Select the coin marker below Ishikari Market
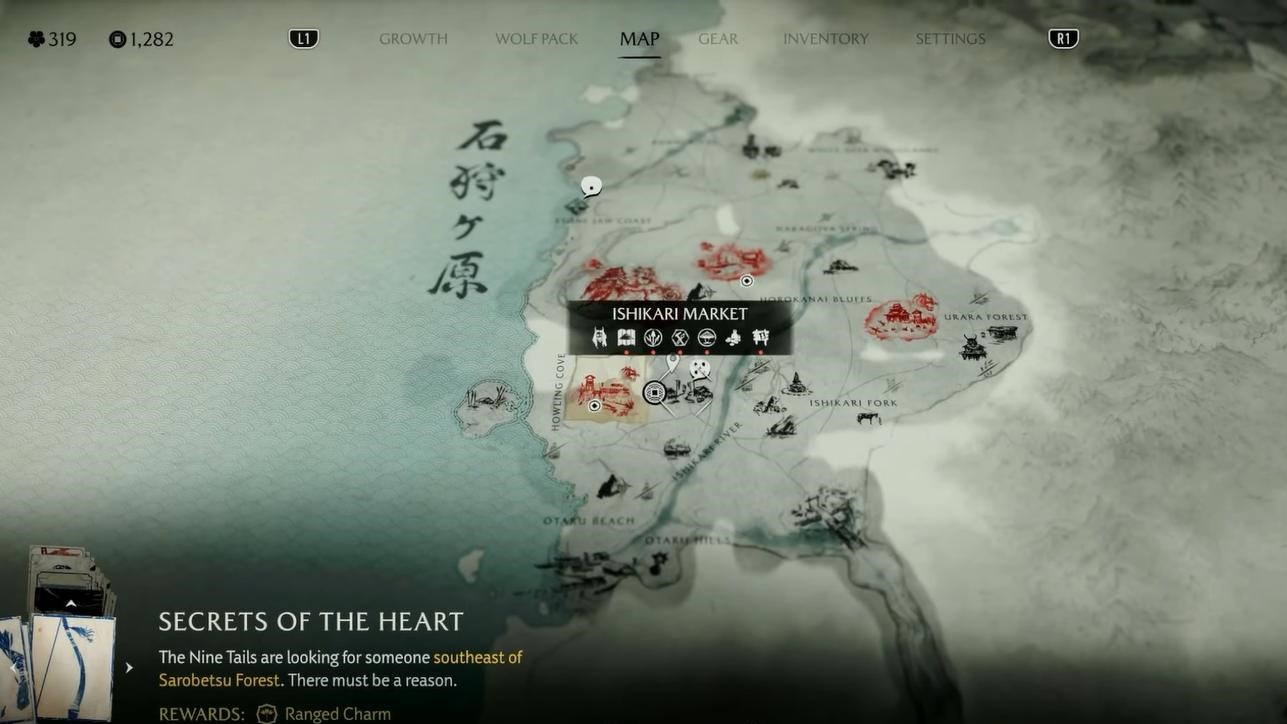 point(655,393)
